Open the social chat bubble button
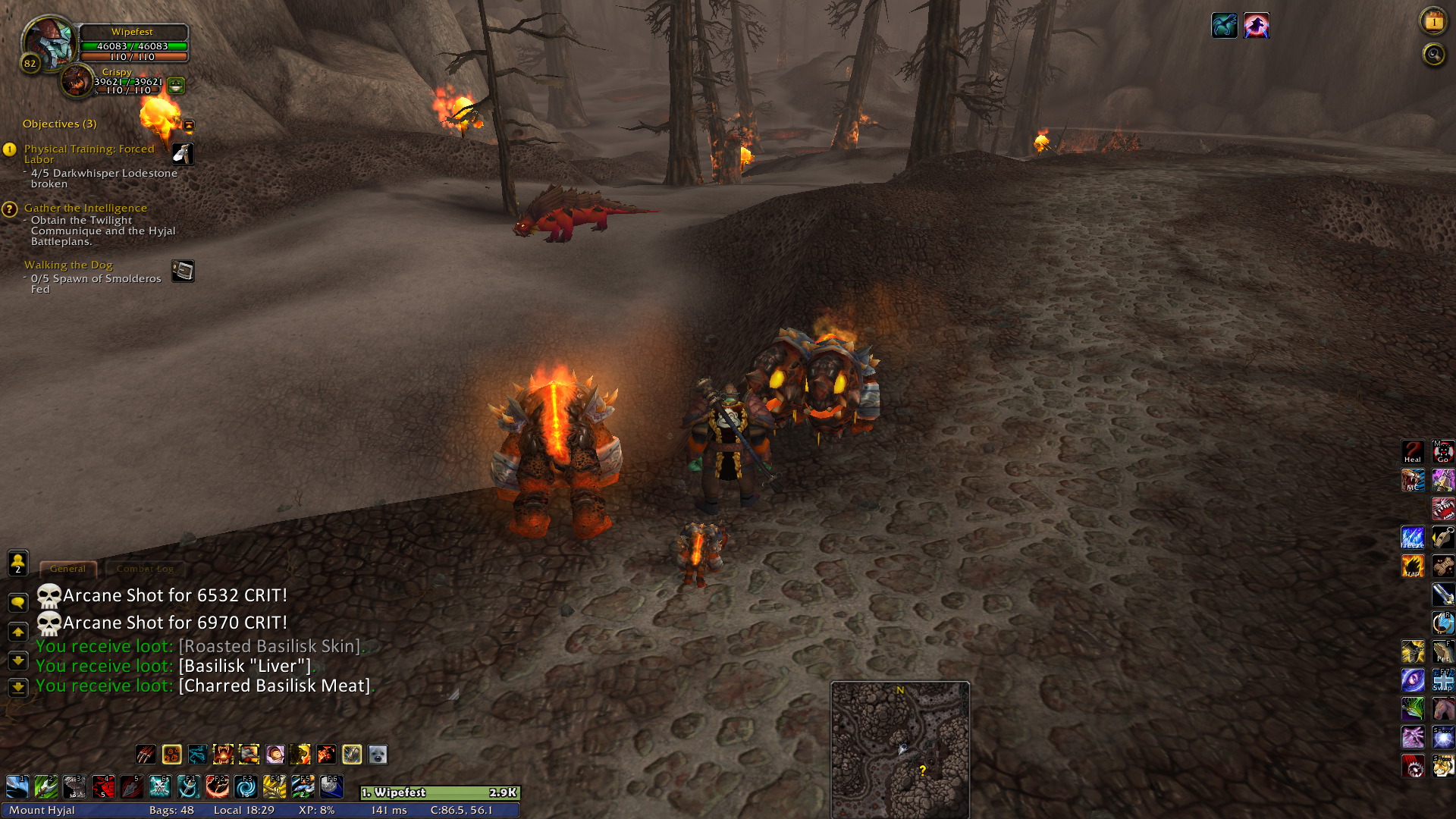The image size is (1456, 819). pyautogui.click(x=17, y=603)
